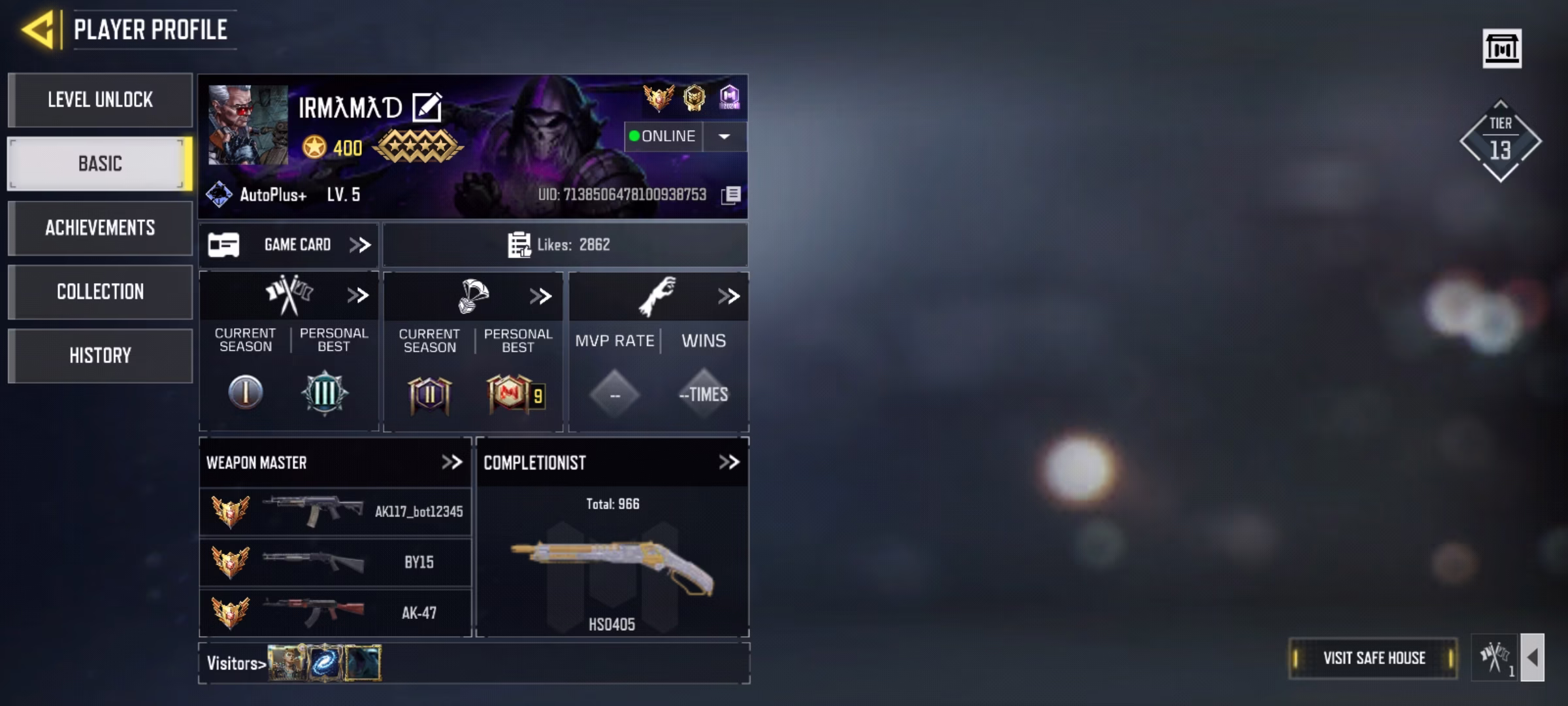The height and width of the screenshot is (706, 1568).
Task: Open the Completionist section
Action: click(728, 463)
